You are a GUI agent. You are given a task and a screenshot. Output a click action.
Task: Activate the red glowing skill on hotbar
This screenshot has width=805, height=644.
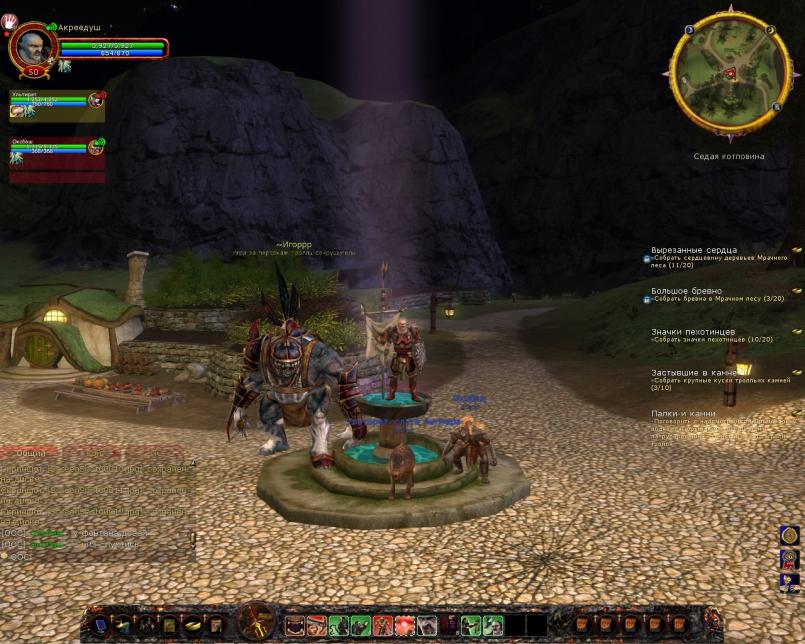[x=404, y=626]
